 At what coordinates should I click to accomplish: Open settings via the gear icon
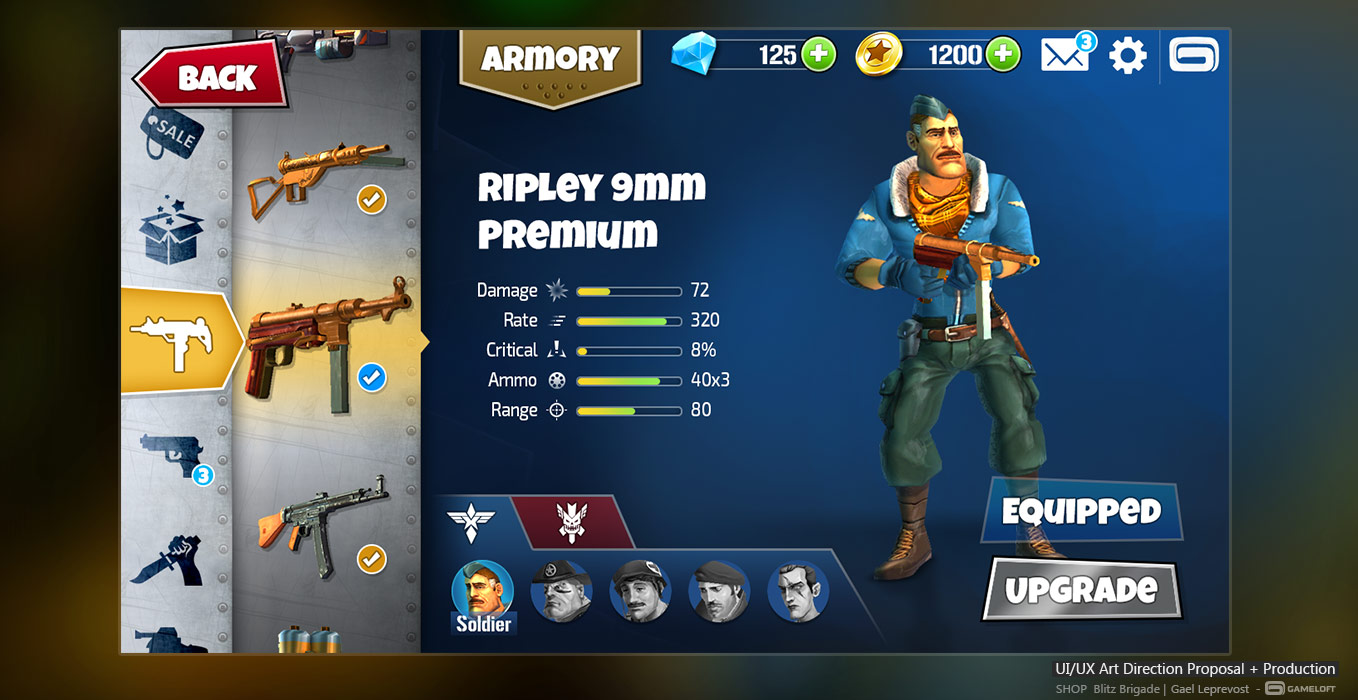(1128, 55)
